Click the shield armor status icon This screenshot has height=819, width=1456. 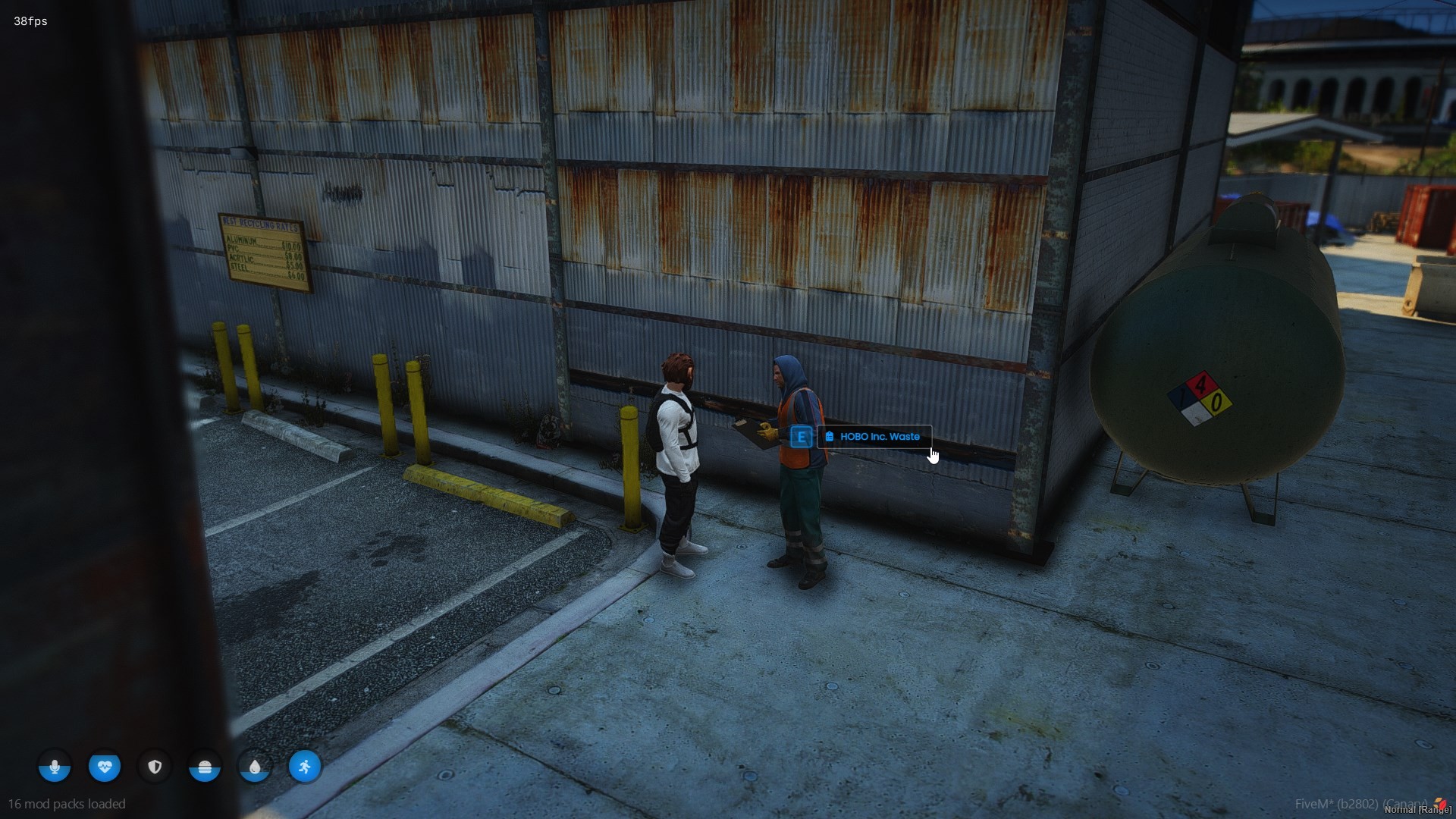pyautogui.click(x=155, y=767)
